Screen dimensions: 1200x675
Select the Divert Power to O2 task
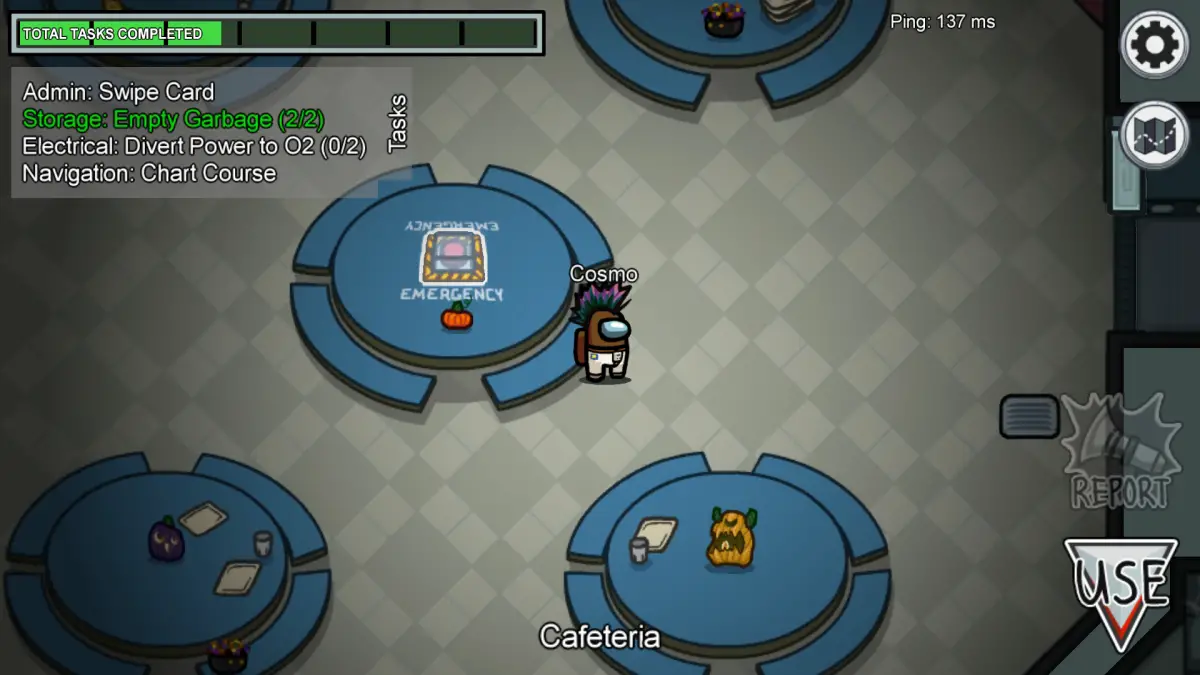(194, 146)
